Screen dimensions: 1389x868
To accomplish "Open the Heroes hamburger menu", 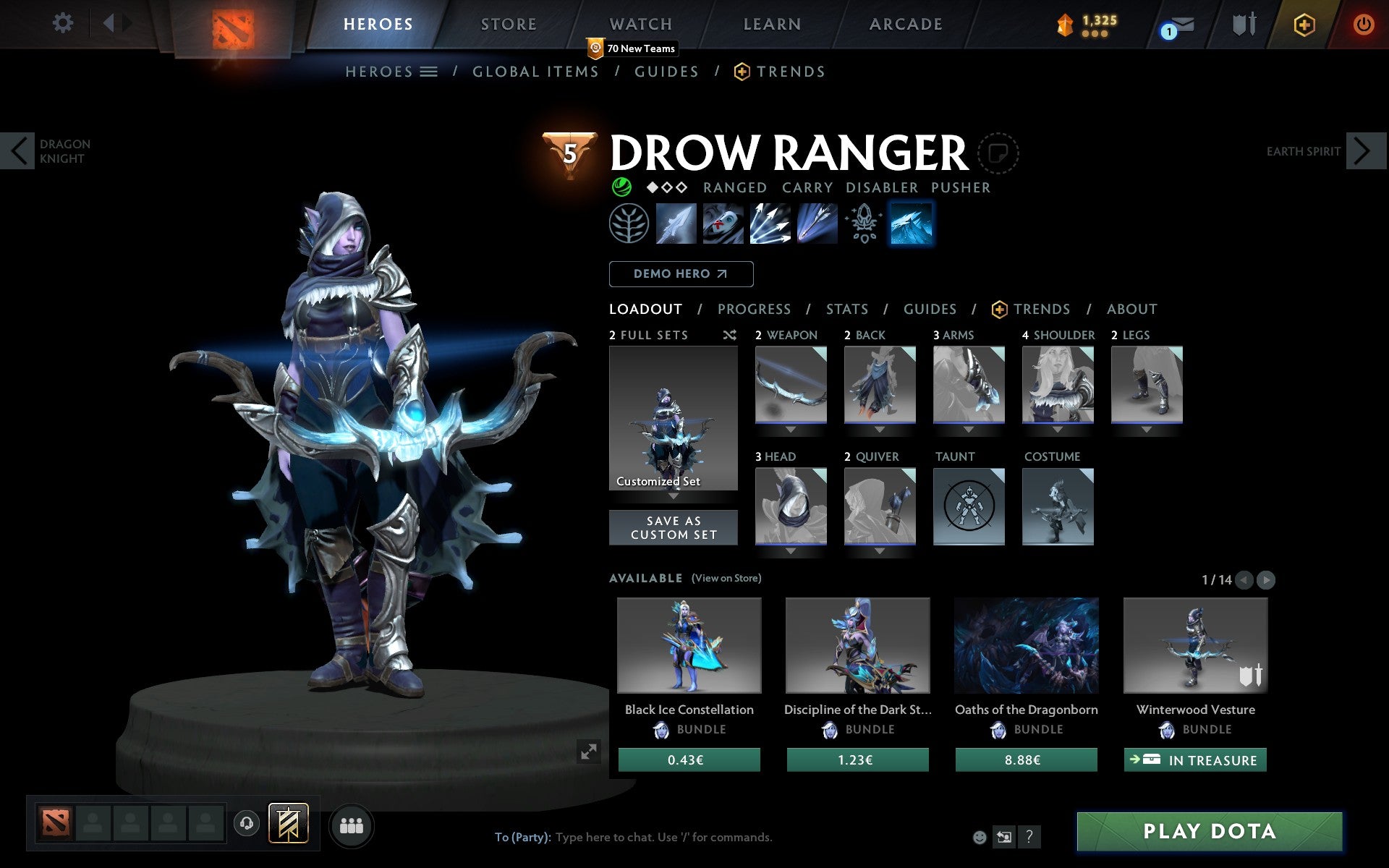I will (x=428, y=72).
